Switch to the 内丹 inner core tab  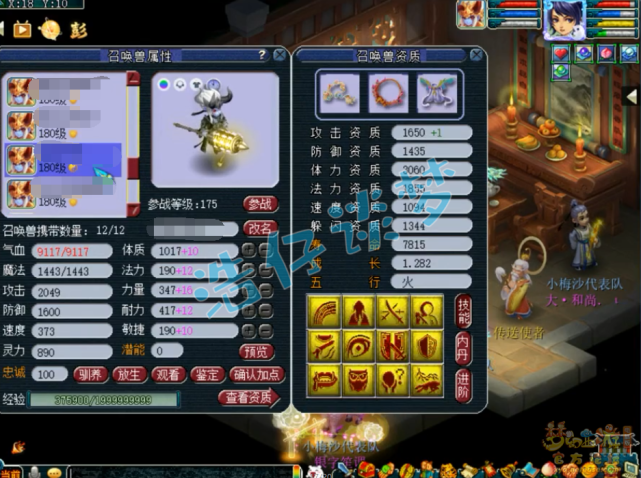[x=463, y=347]
